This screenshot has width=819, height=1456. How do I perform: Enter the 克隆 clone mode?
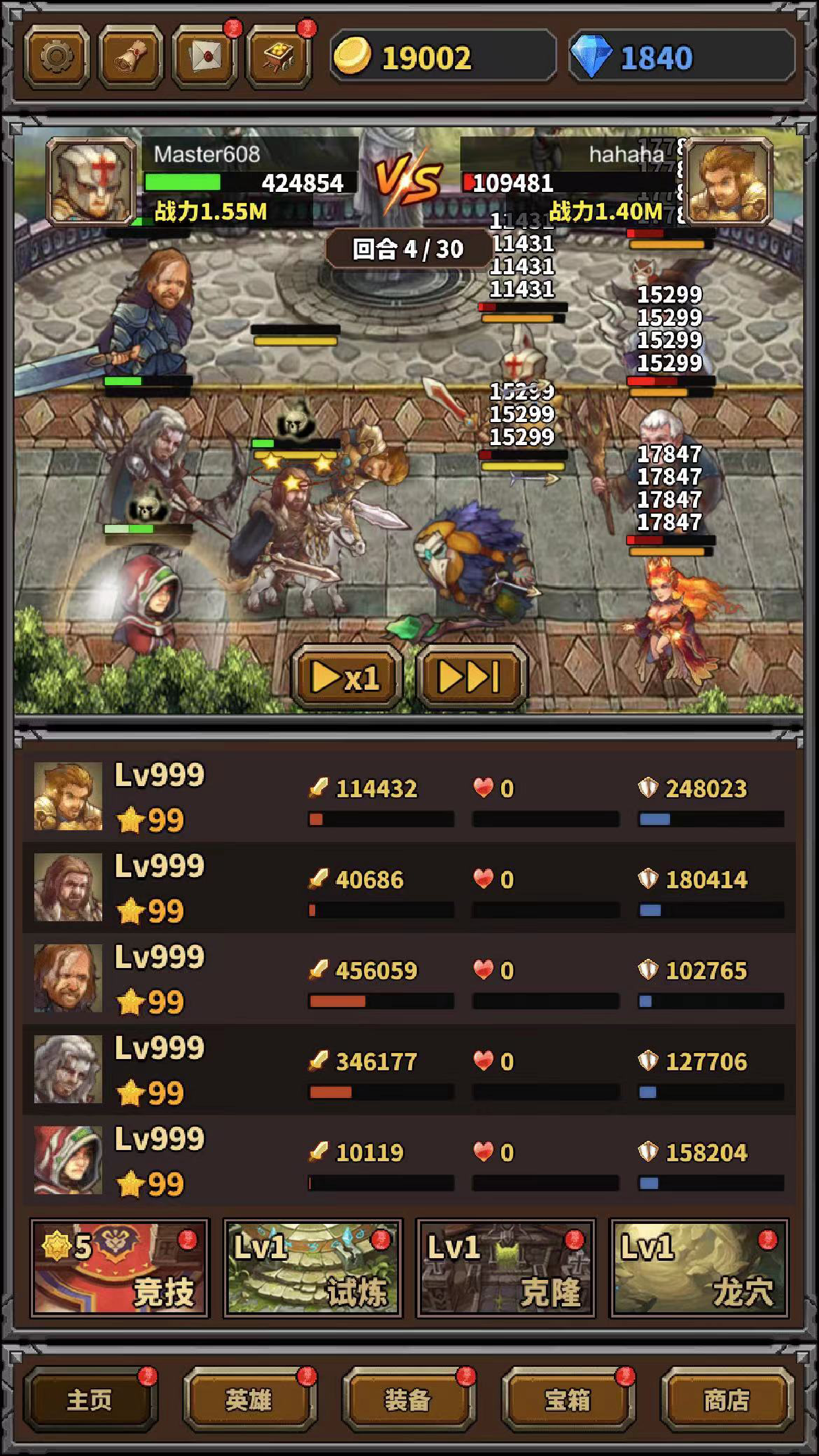coord(506,1267)
